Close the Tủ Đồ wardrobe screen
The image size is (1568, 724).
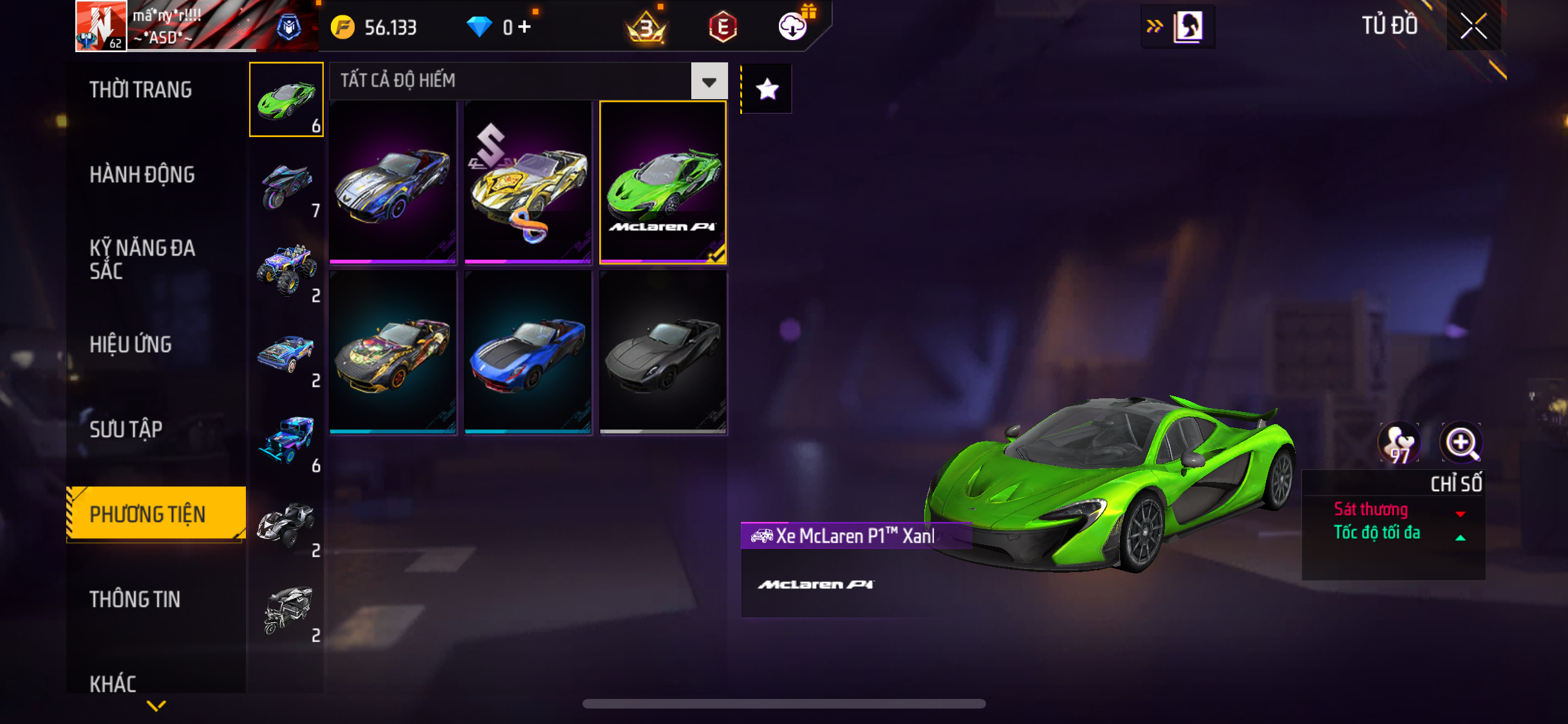coord(1473,26)
